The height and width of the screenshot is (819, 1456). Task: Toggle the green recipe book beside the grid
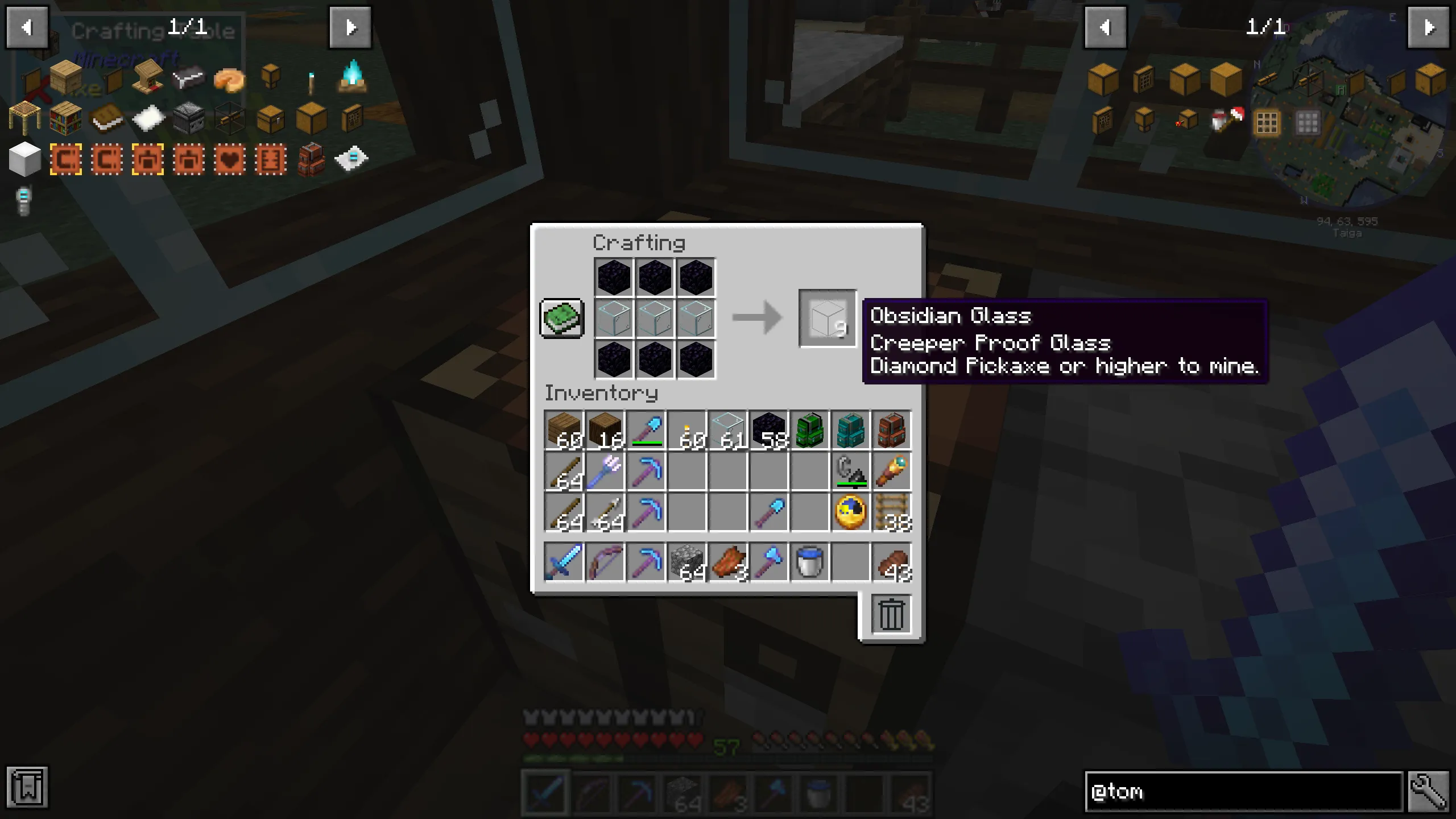tap(561, 318)
